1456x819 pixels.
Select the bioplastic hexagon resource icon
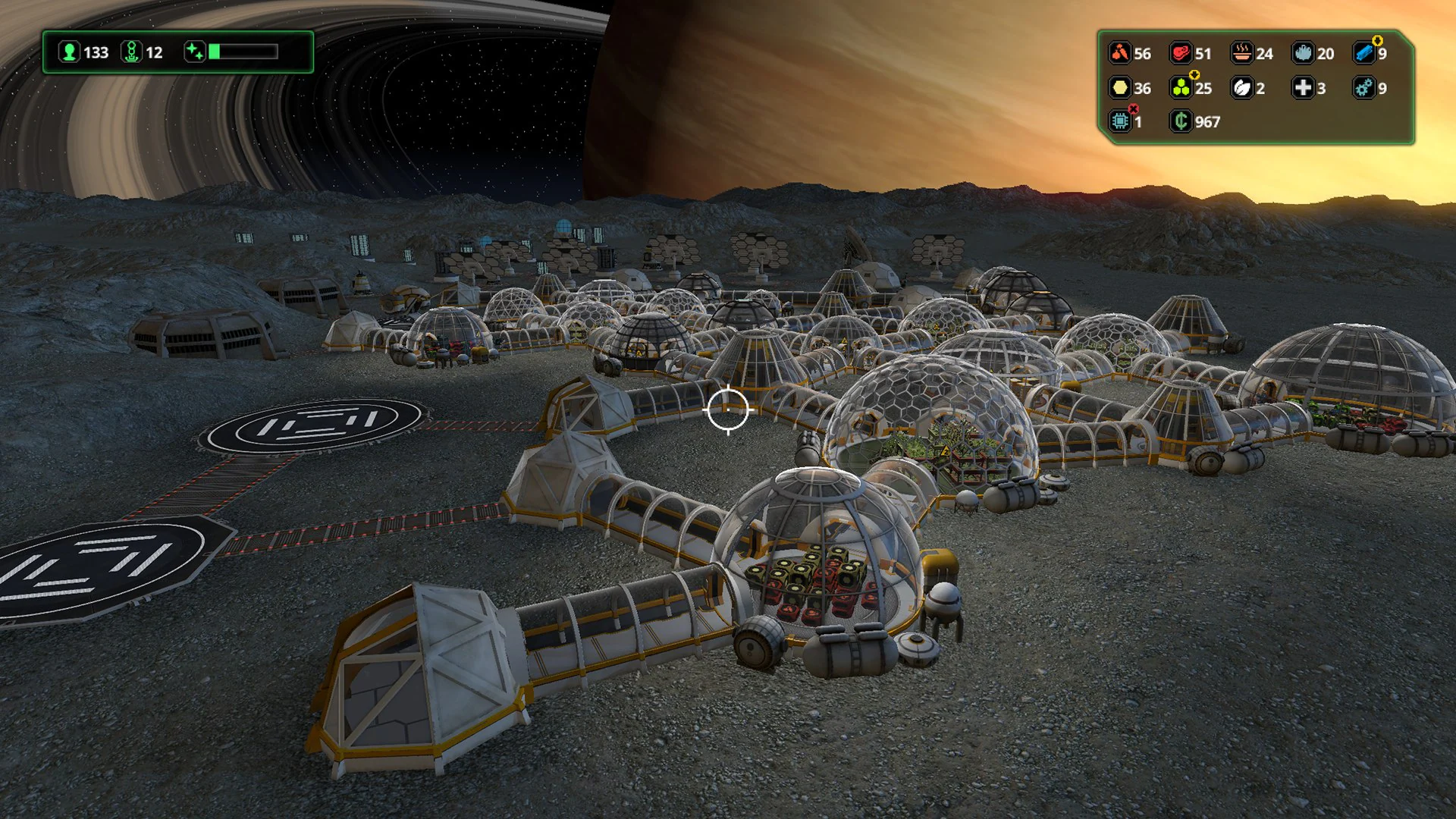click(x=1121, y=89)
